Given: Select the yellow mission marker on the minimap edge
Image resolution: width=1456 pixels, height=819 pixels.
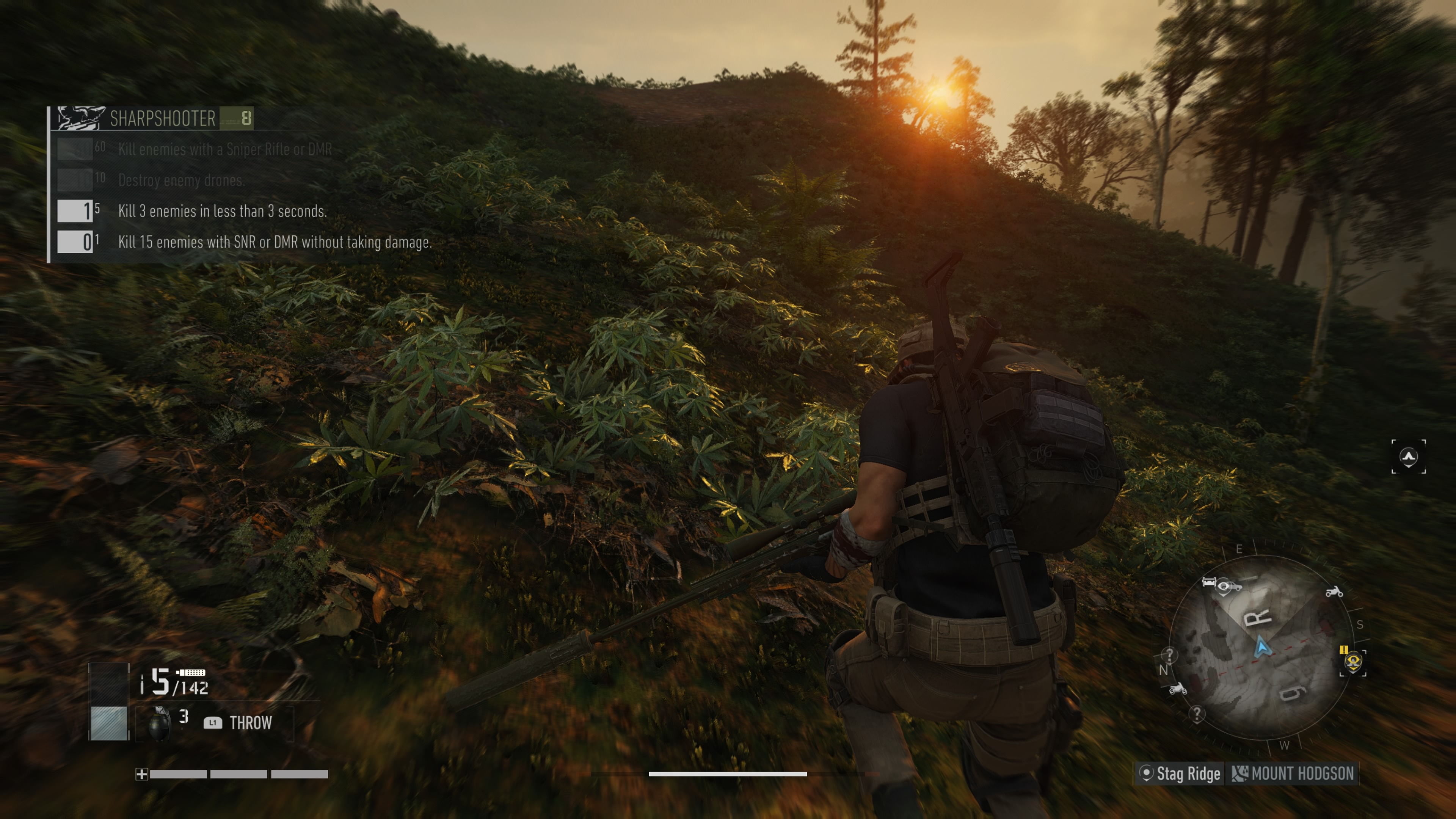Looking at the screenshot, I should tap(1352, 661).
